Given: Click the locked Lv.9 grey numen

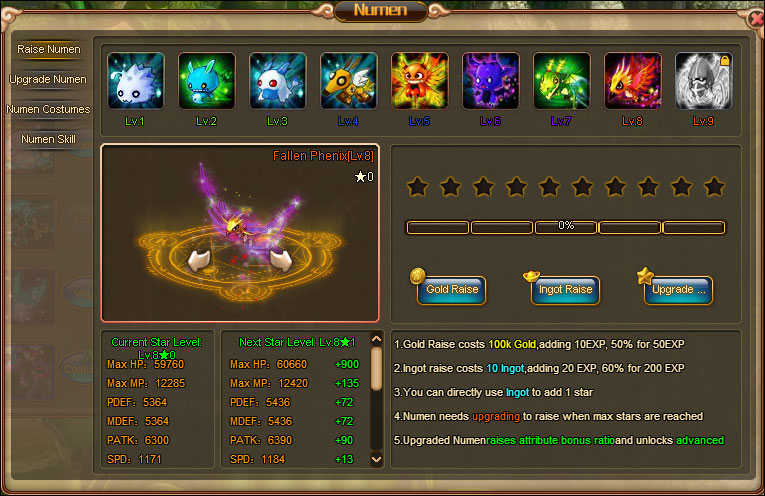Looking at the screenshot, I should [704, 81].
